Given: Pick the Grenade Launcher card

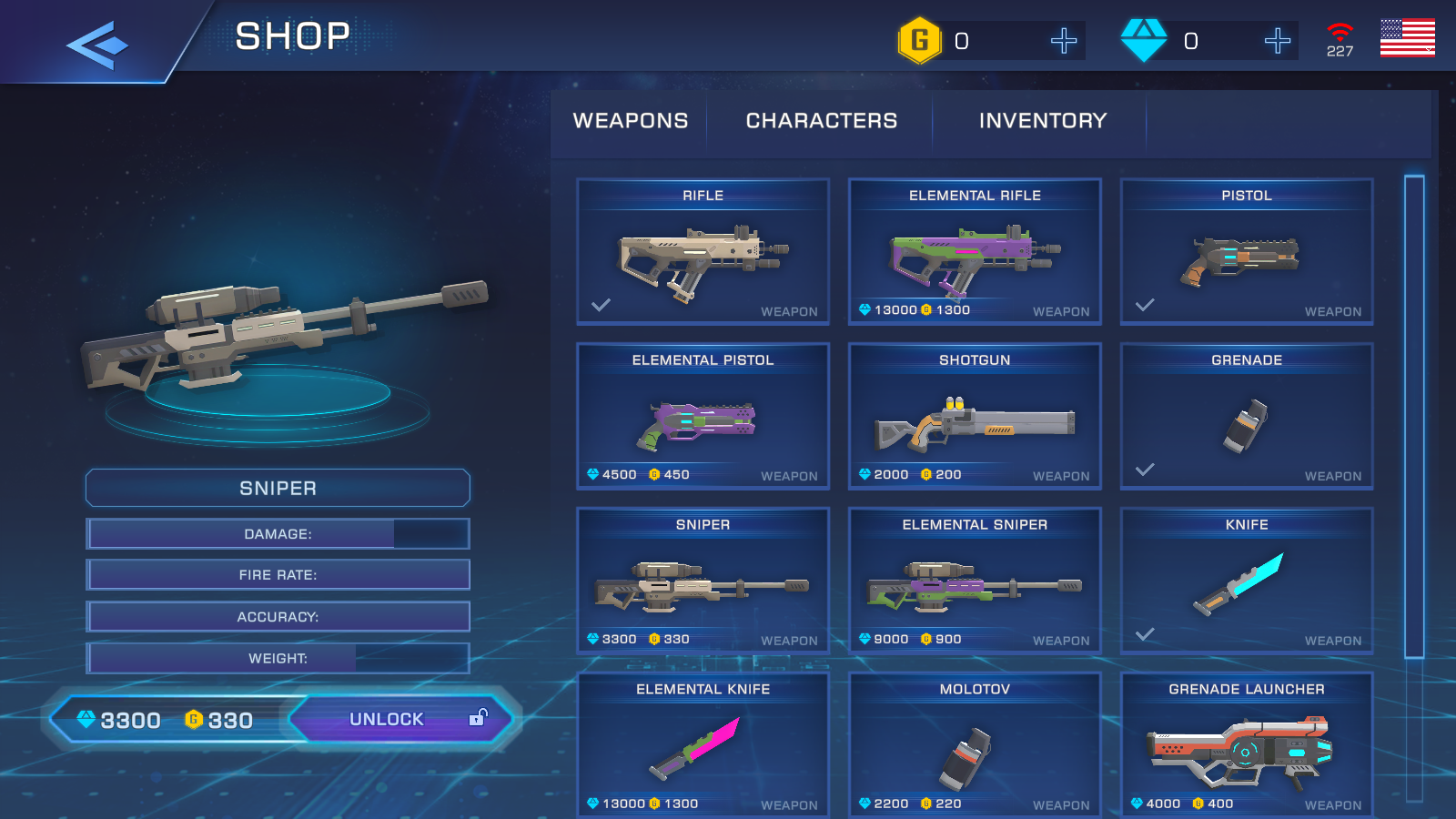Looking at the screenshot, I should tap(1246, 746).
